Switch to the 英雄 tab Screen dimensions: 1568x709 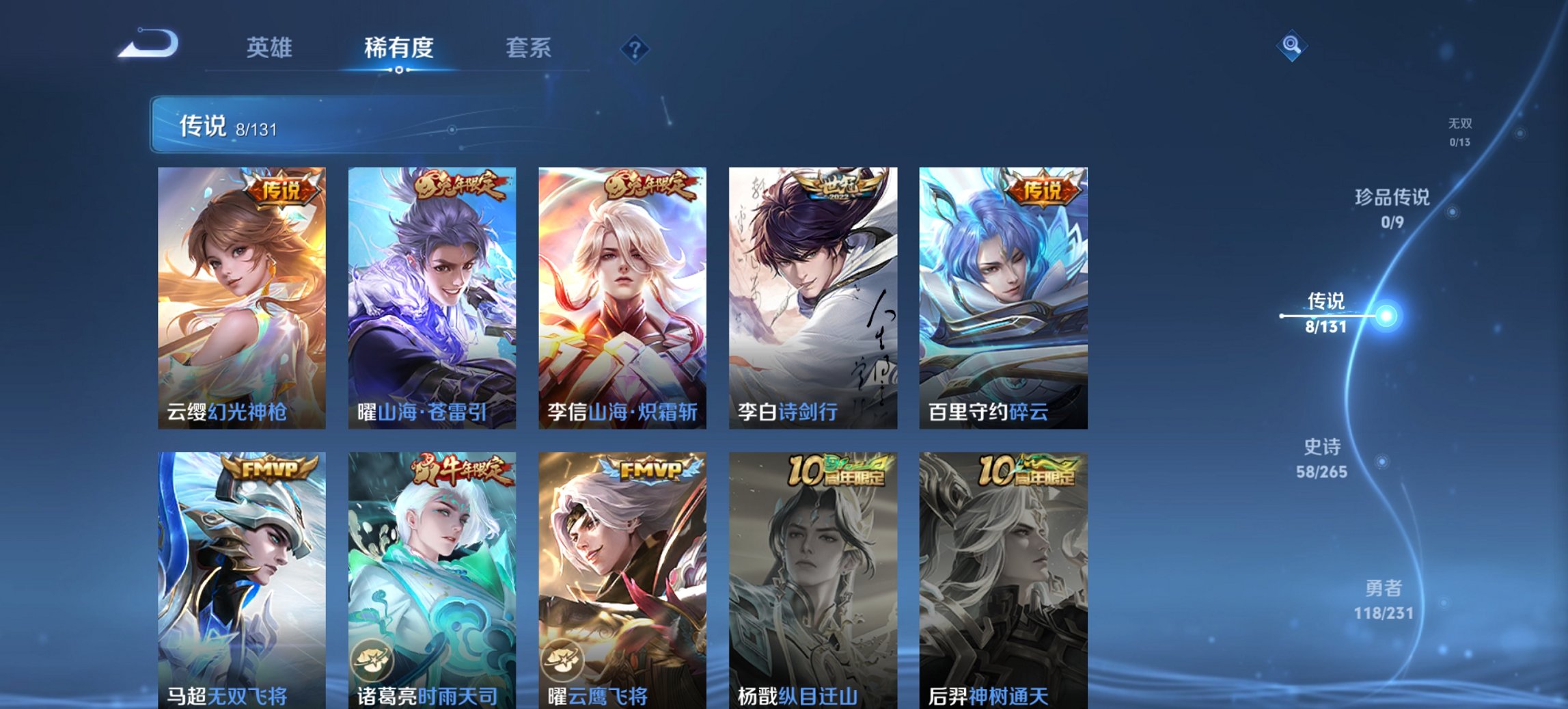click(x=271, y=48)
